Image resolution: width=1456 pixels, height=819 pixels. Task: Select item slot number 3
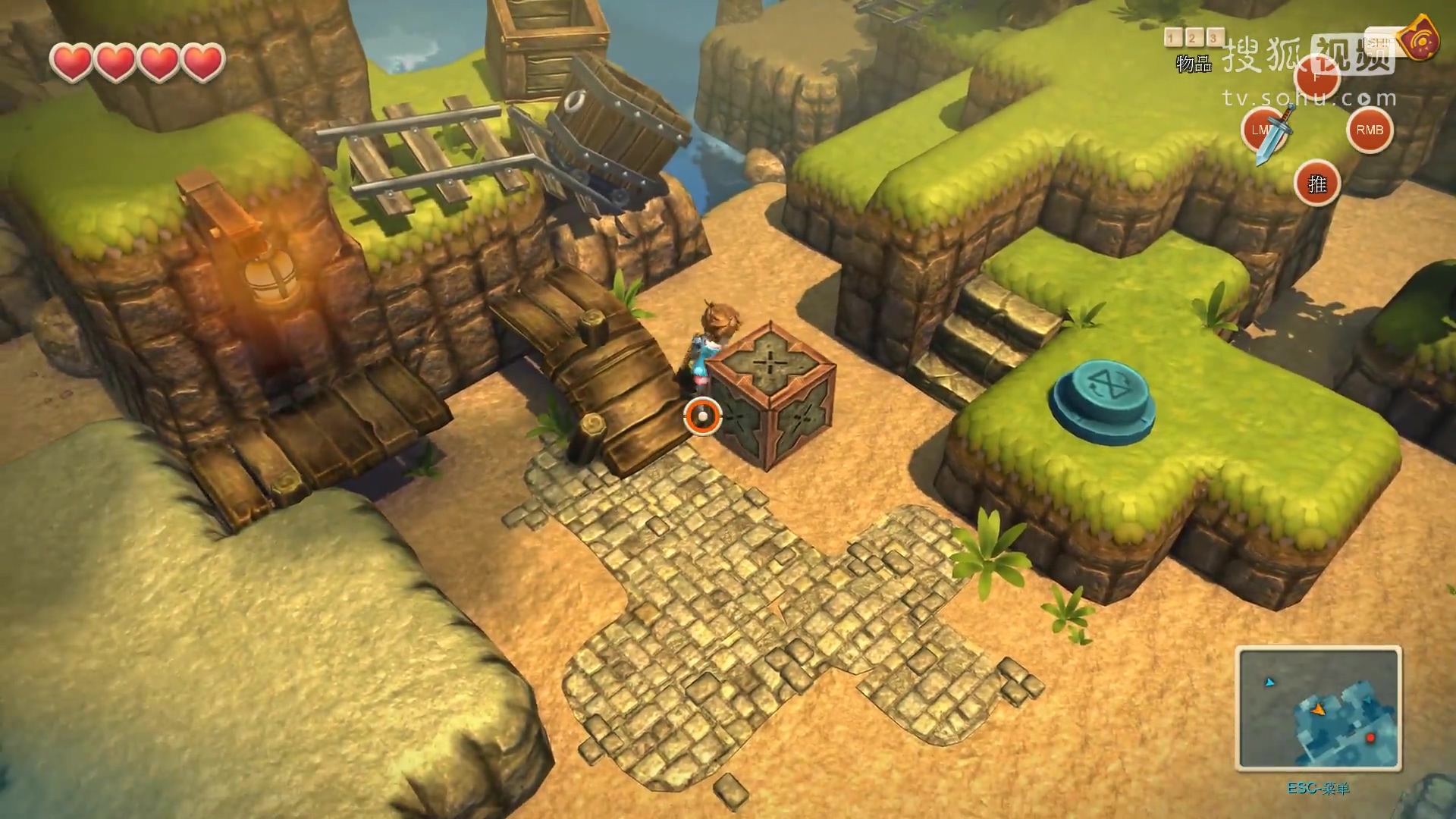coord(1214,37)
